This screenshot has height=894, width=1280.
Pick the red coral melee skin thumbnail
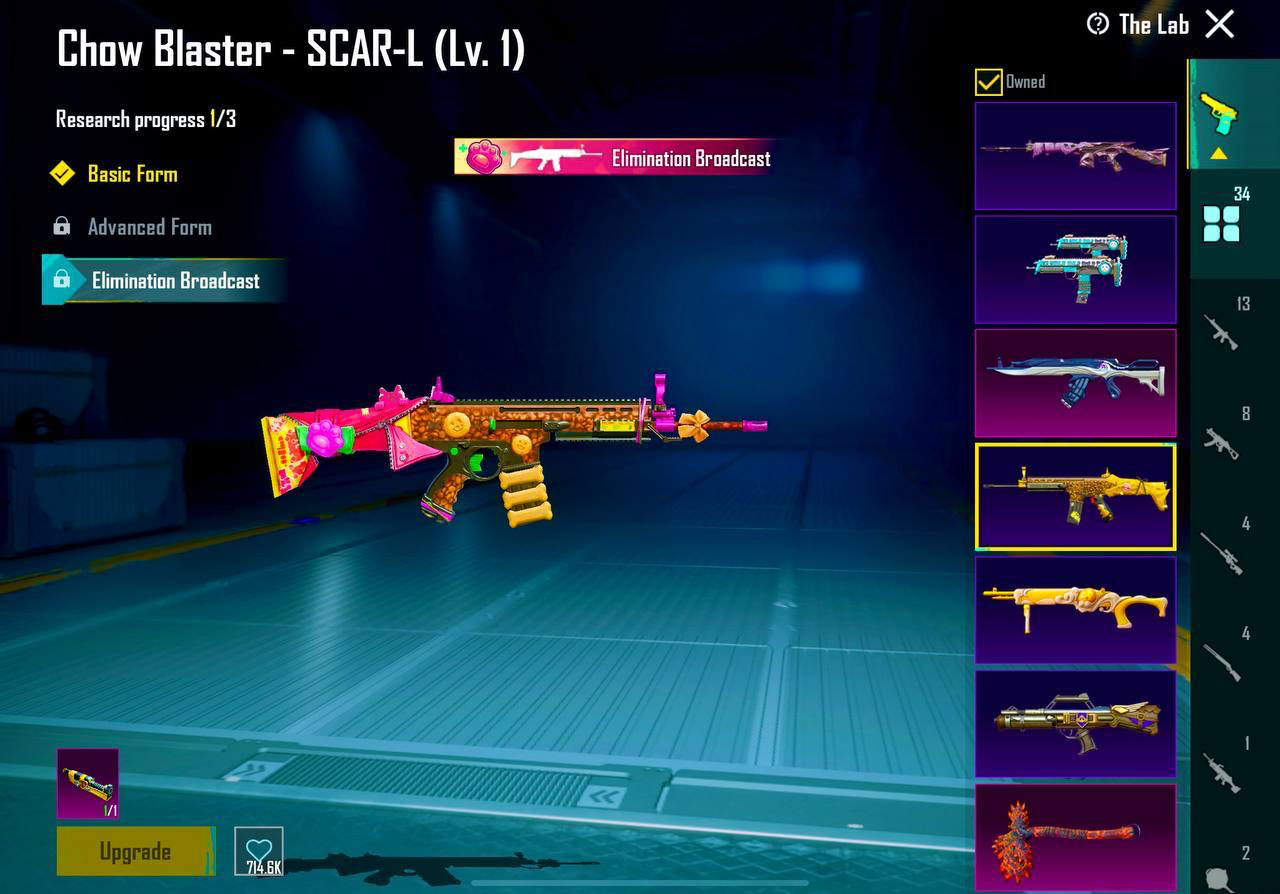point(1075,837)
